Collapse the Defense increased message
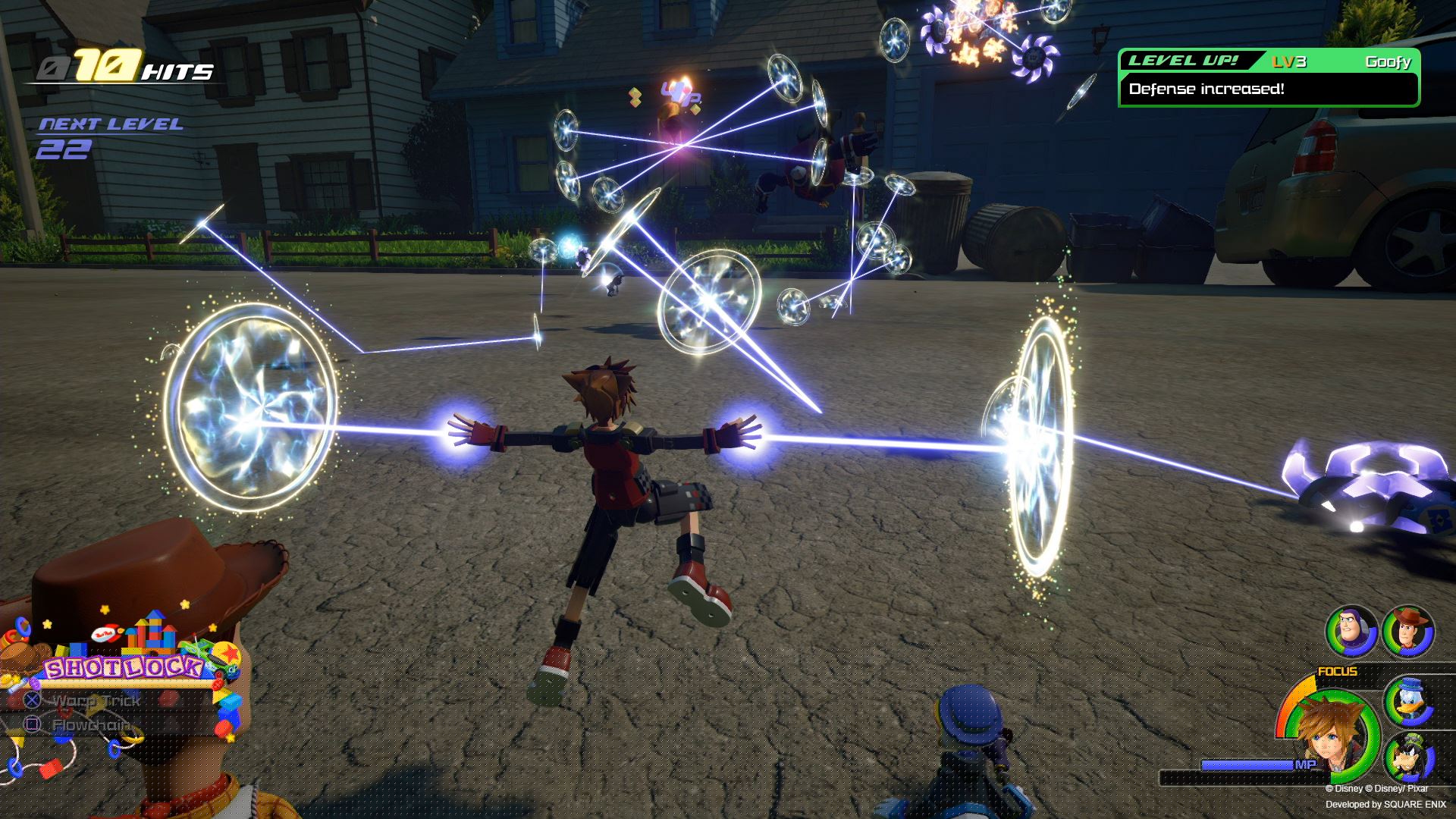This screenshot has height=819, width=1456. tap(1206, 89)
